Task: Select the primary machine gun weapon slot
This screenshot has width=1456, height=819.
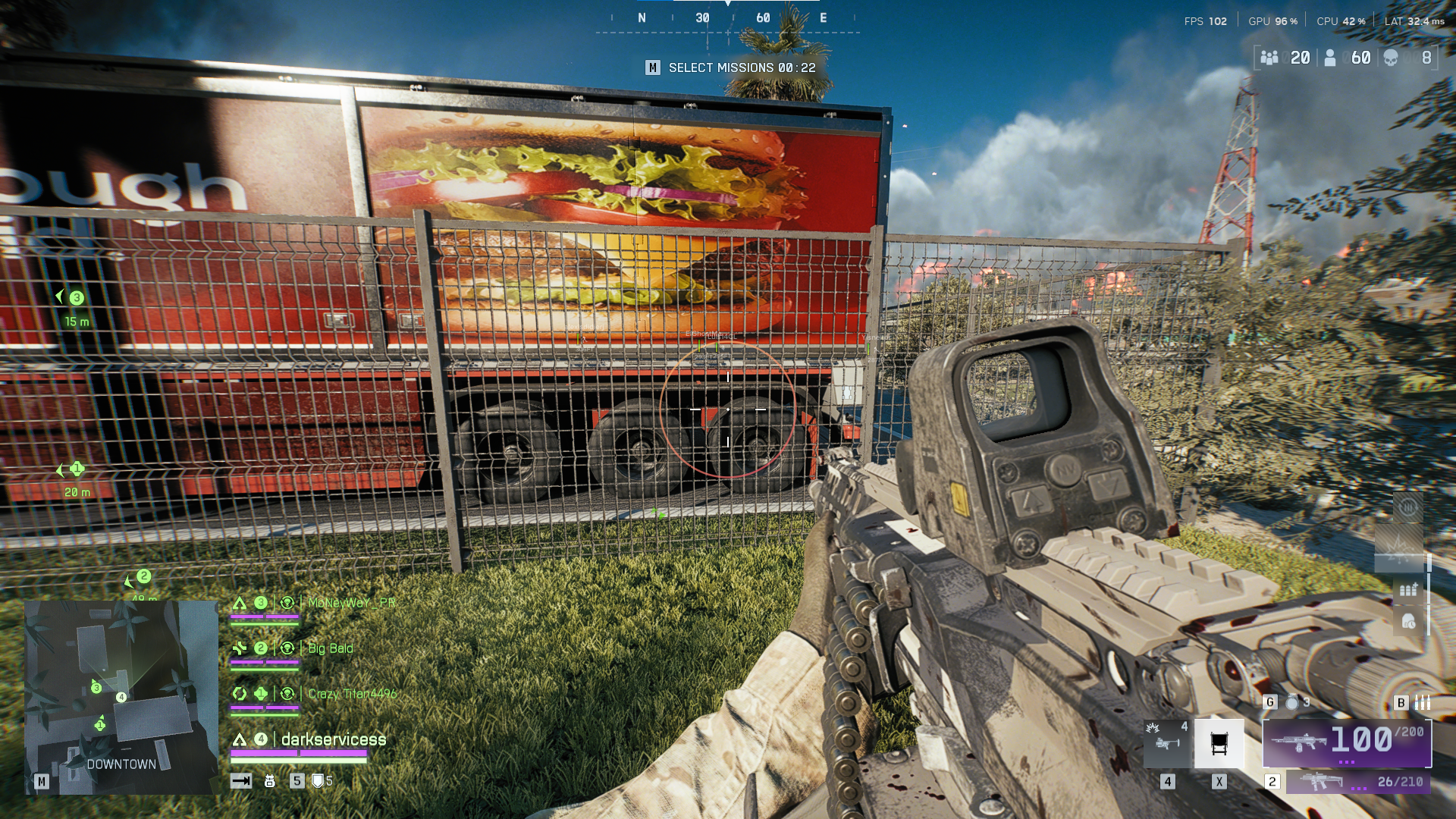Action: pyautogui.click(x=1347, y=742)
